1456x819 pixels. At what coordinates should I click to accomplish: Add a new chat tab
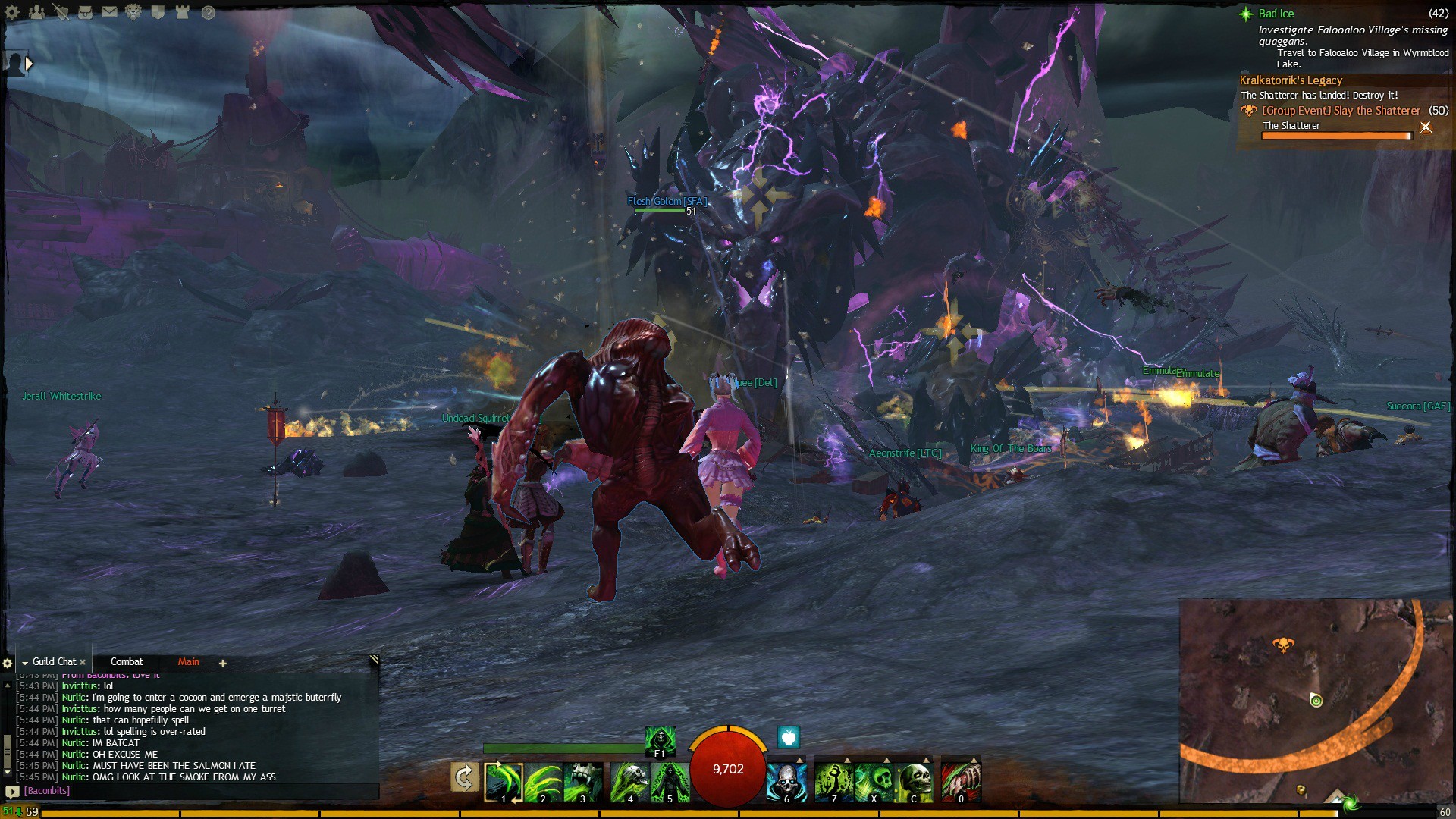coord(222,664)
